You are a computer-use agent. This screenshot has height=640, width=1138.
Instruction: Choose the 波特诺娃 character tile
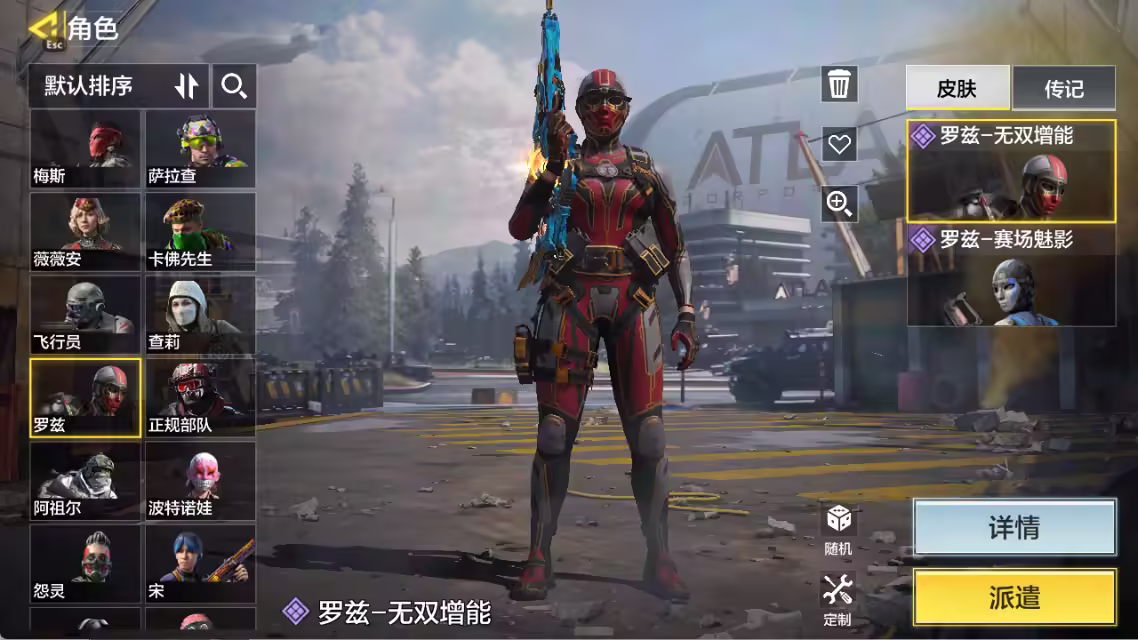pos(200,481)
